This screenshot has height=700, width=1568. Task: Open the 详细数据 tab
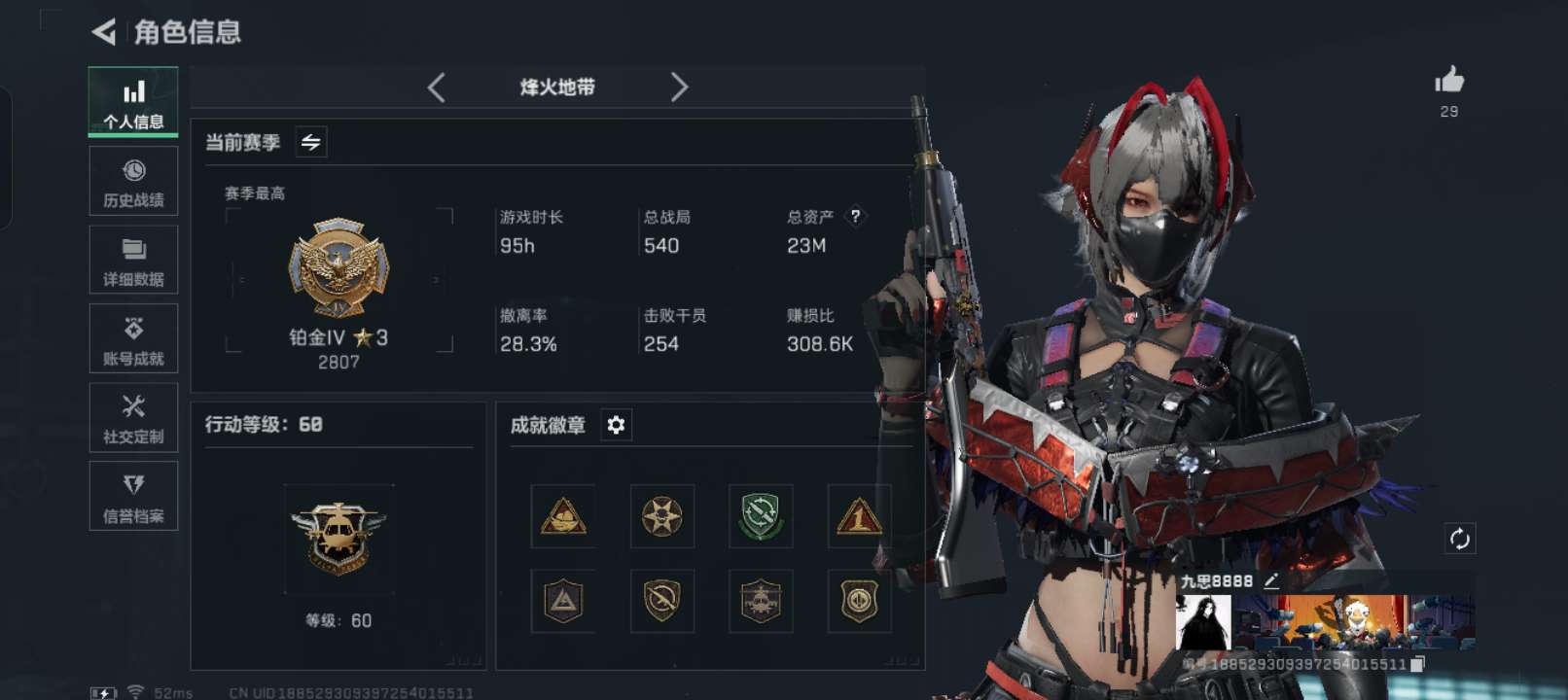pos(133,261)
